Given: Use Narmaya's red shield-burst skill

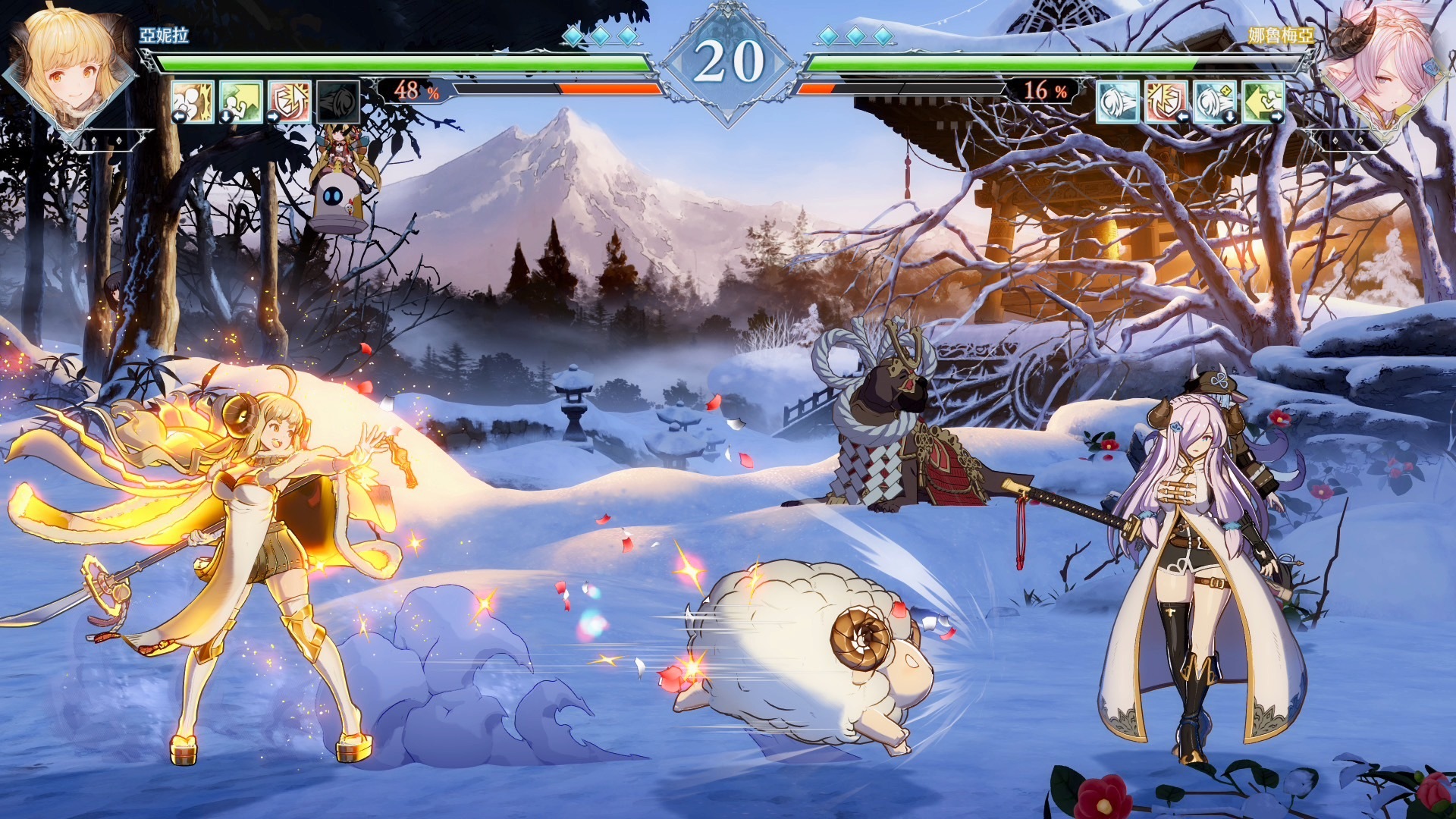Looking at the screenshot, I should (1166, 101).
